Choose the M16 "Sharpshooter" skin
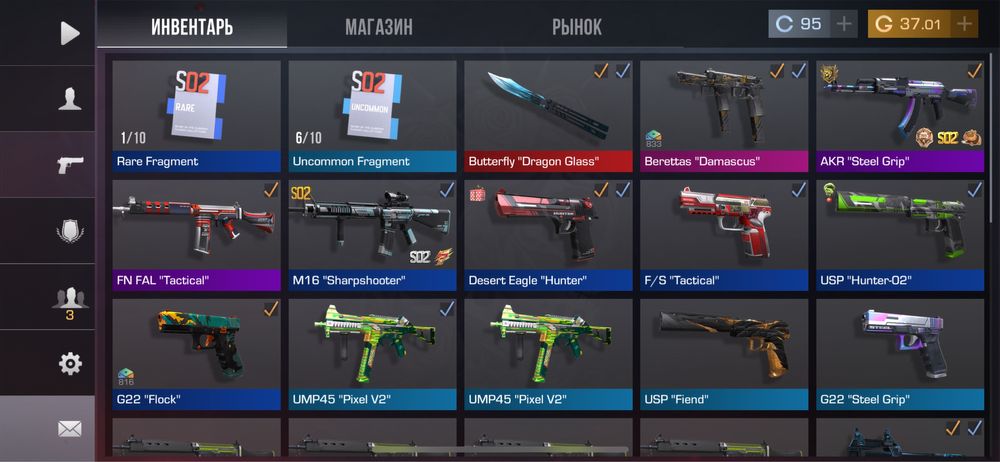Screen dimensions: 1000x462 372,235
